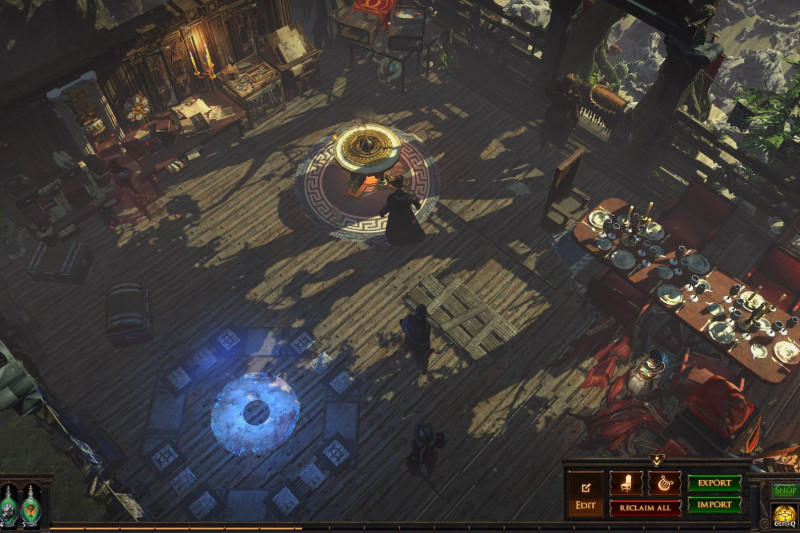
Task: Use the green flask in slot 4
Action: point(9,507)
